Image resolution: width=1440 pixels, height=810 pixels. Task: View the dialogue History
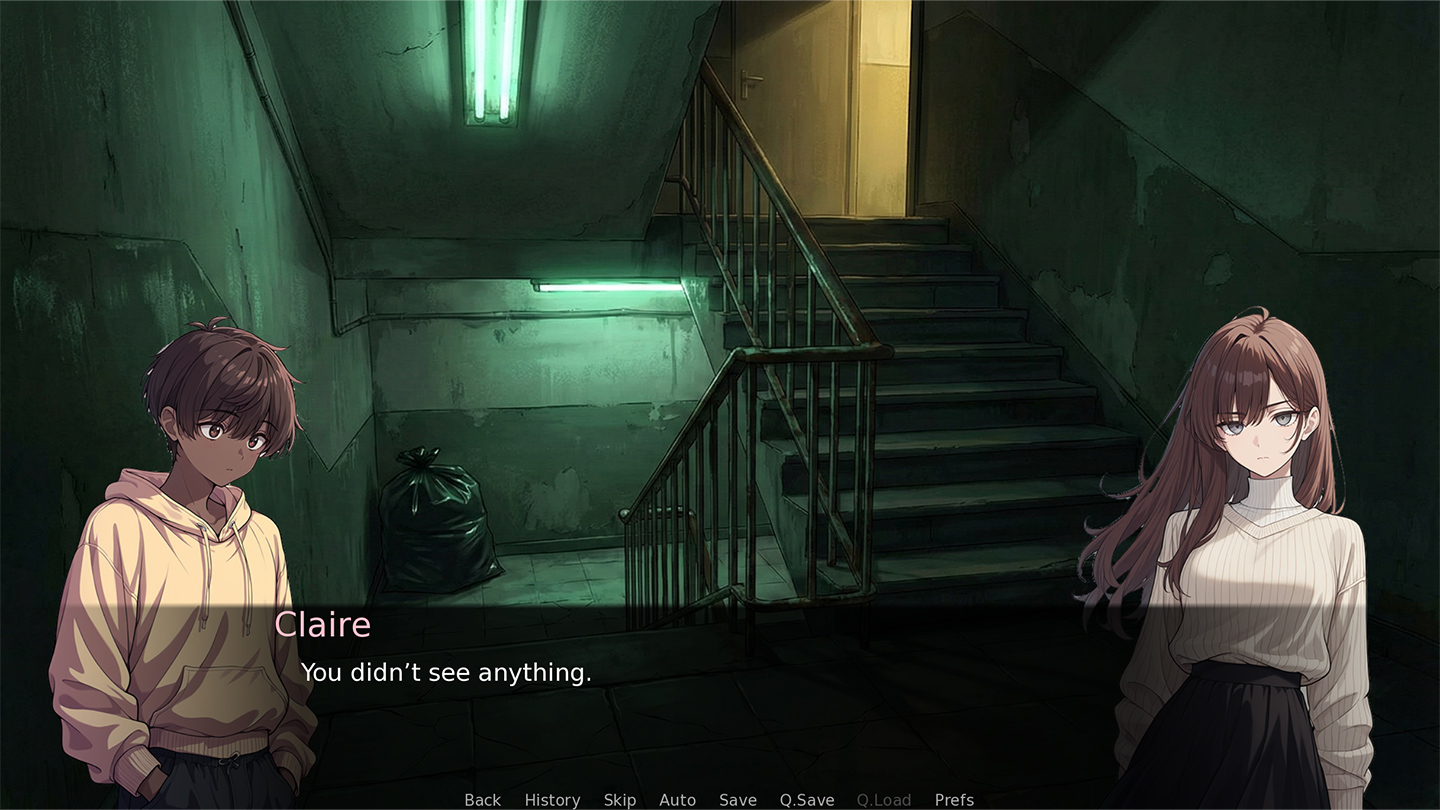pyautogui.click(x=551, y=799)
